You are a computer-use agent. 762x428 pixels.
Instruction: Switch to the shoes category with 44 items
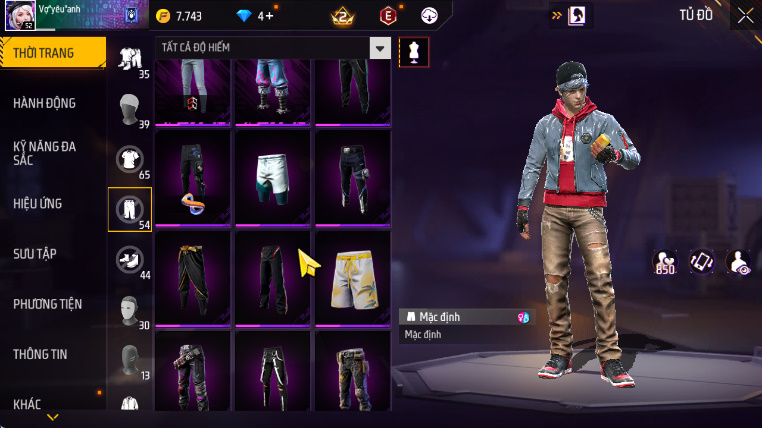pos(130,260)
